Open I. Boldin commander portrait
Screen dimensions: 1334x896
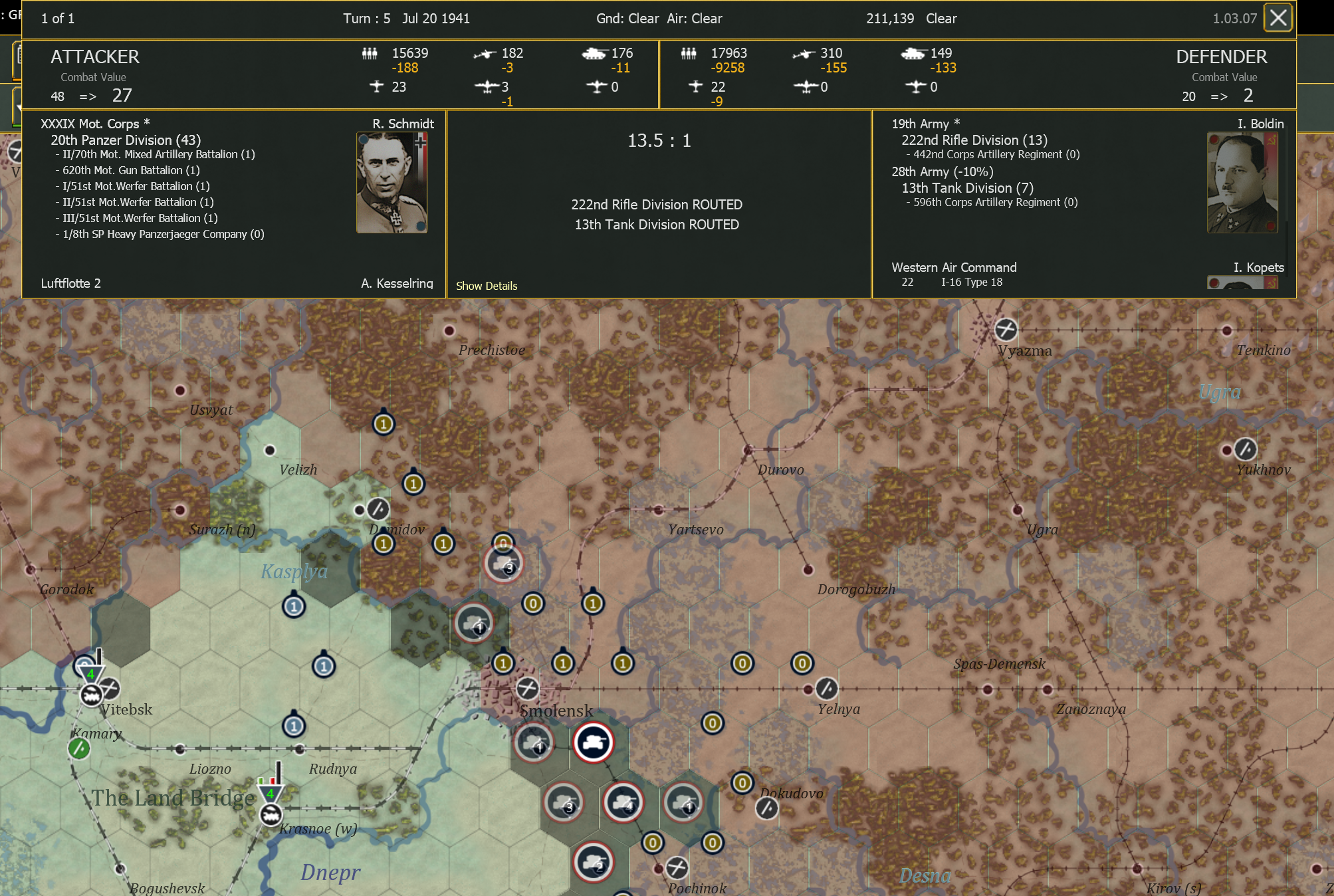1242,182
